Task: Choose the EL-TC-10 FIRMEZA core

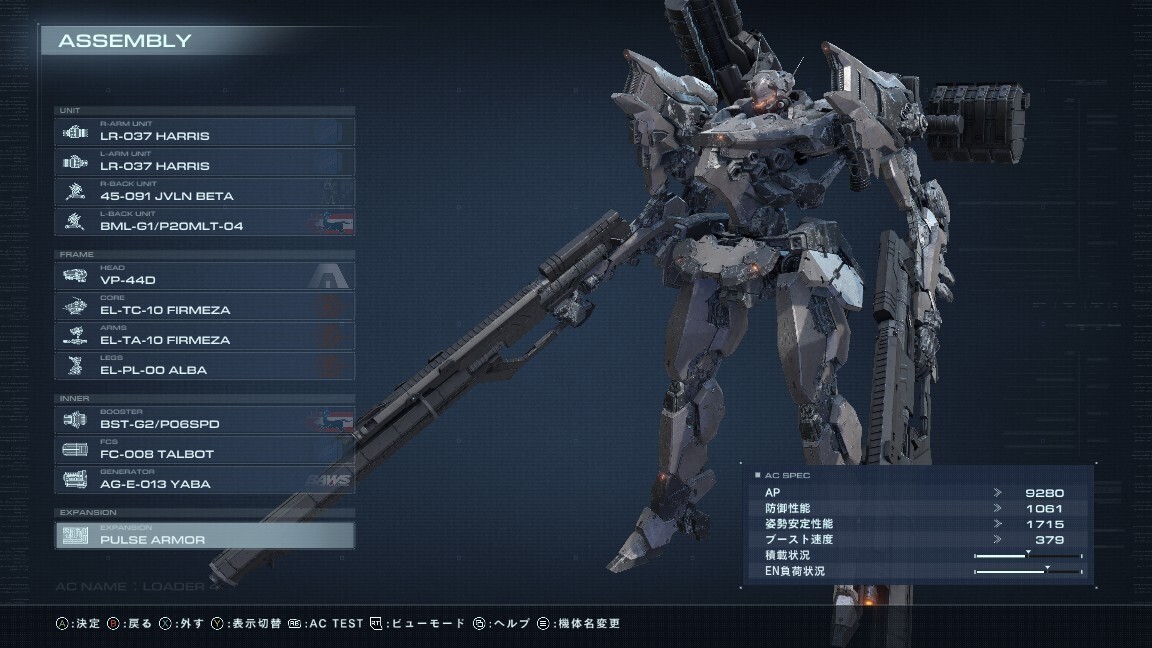Action: pyautogui.click(x=204, y=306)
